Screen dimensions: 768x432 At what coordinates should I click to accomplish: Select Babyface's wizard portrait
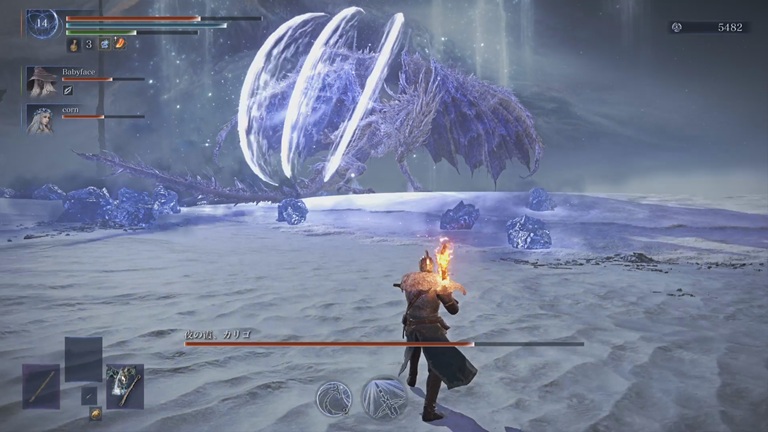pyautogui.click(x=42, y=81)
